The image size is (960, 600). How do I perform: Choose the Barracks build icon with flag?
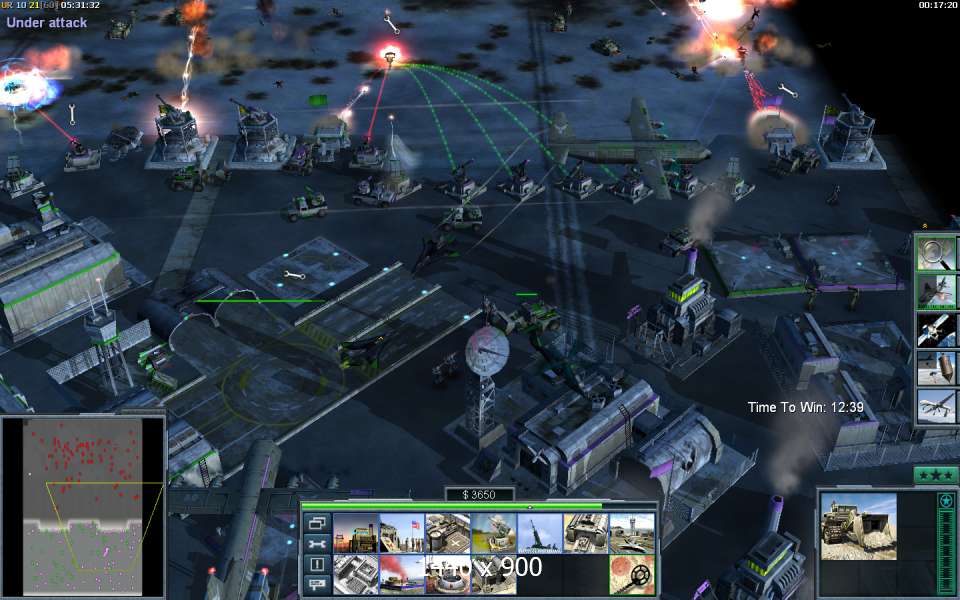point(401,533)
